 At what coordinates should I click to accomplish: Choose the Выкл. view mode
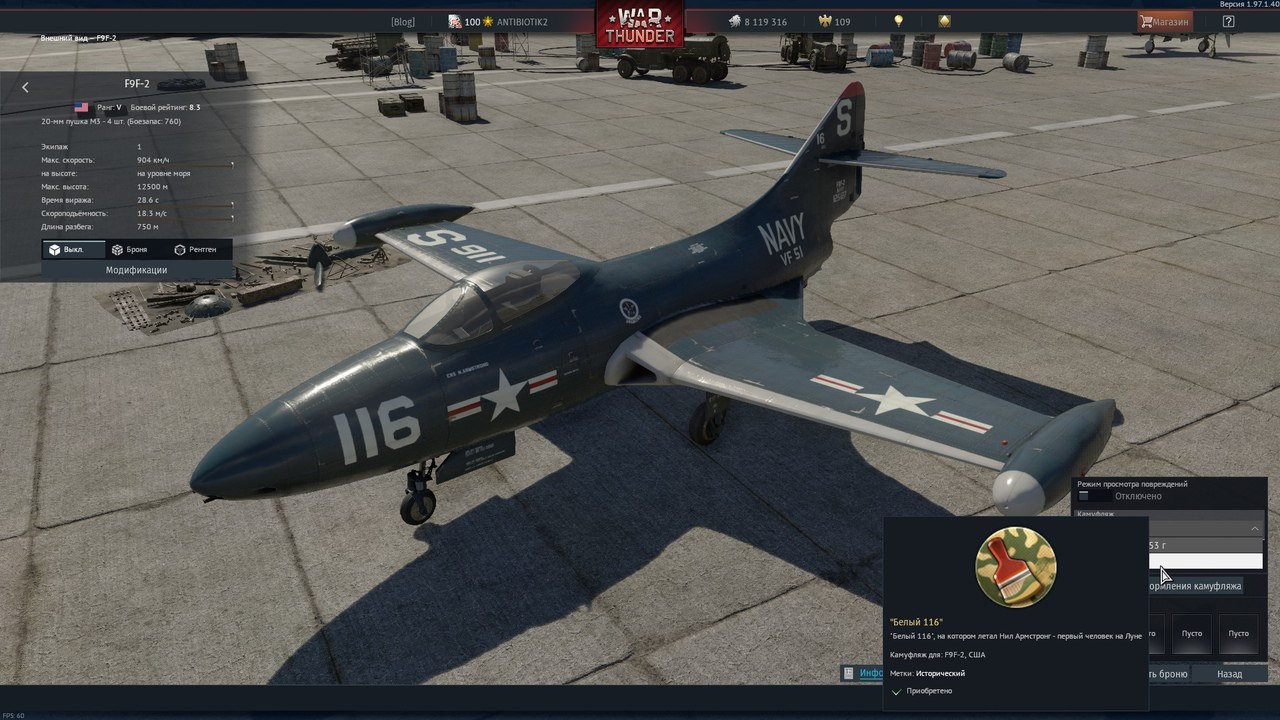pyautogui.click(x=66, y=249)
